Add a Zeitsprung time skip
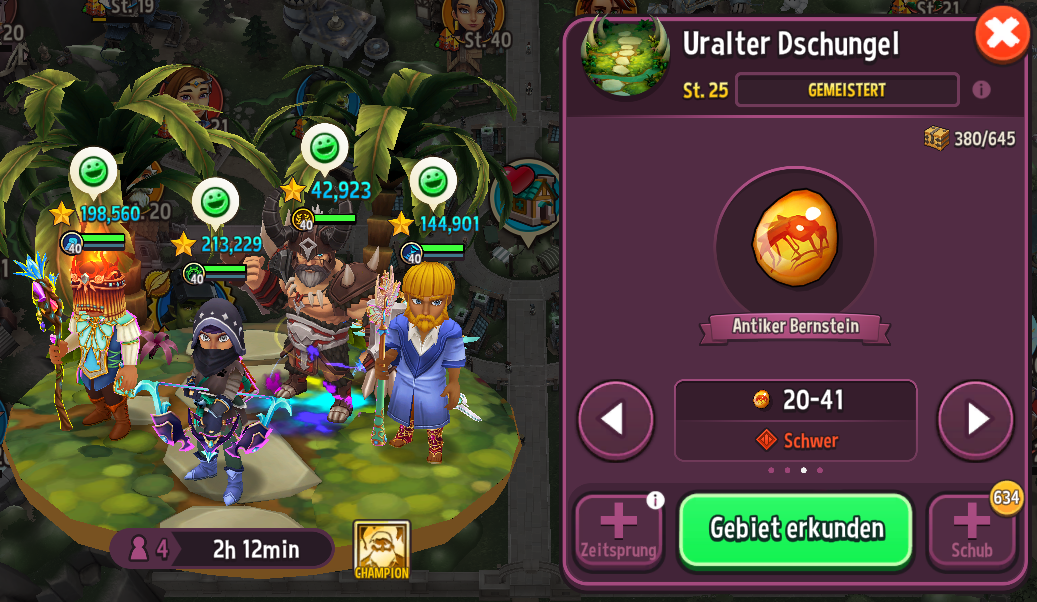The width and height of the screenshot is (1037, 602). pos(618,532)
